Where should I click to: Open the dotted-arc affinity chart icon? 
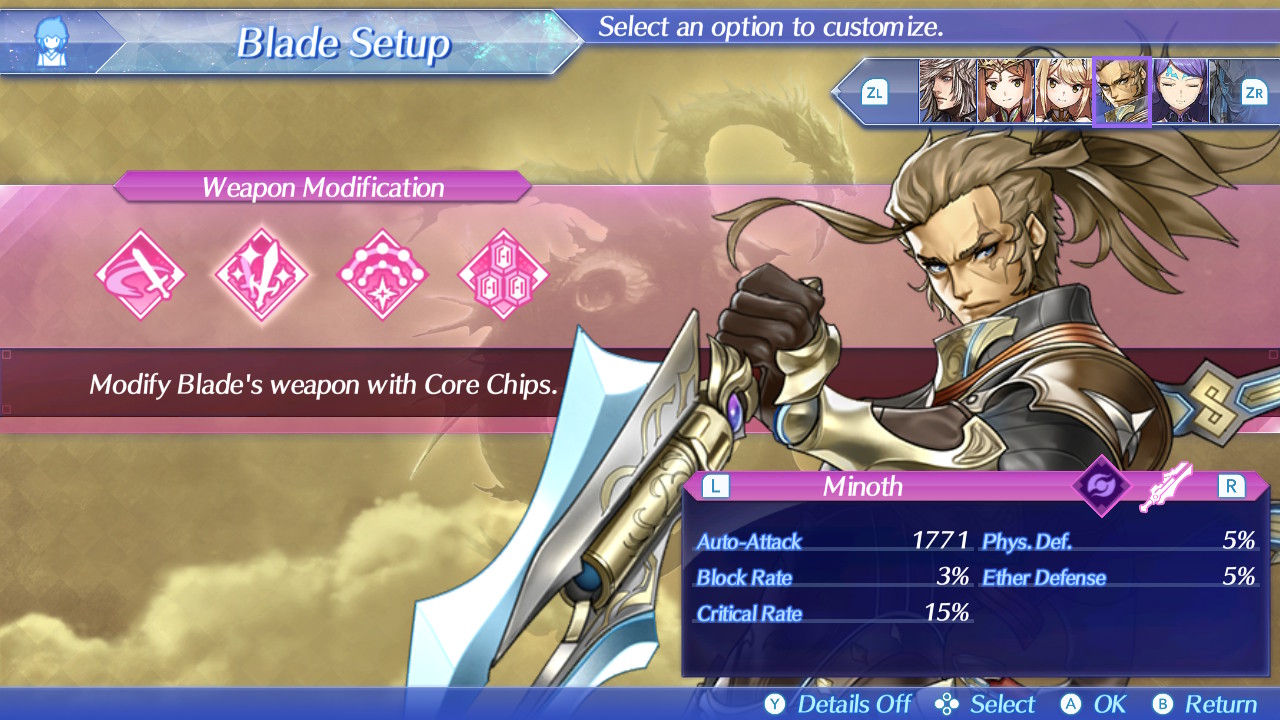[x=383, y=275]
